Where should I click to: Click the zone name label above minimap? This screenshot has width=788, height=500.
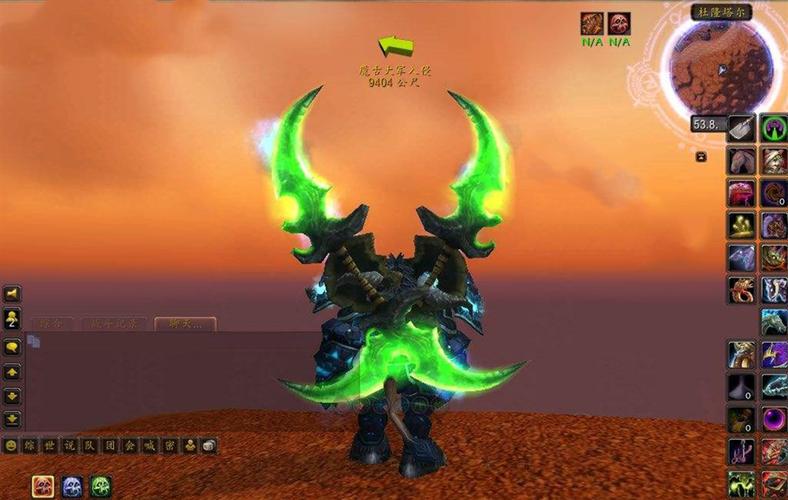coord(722,13)
